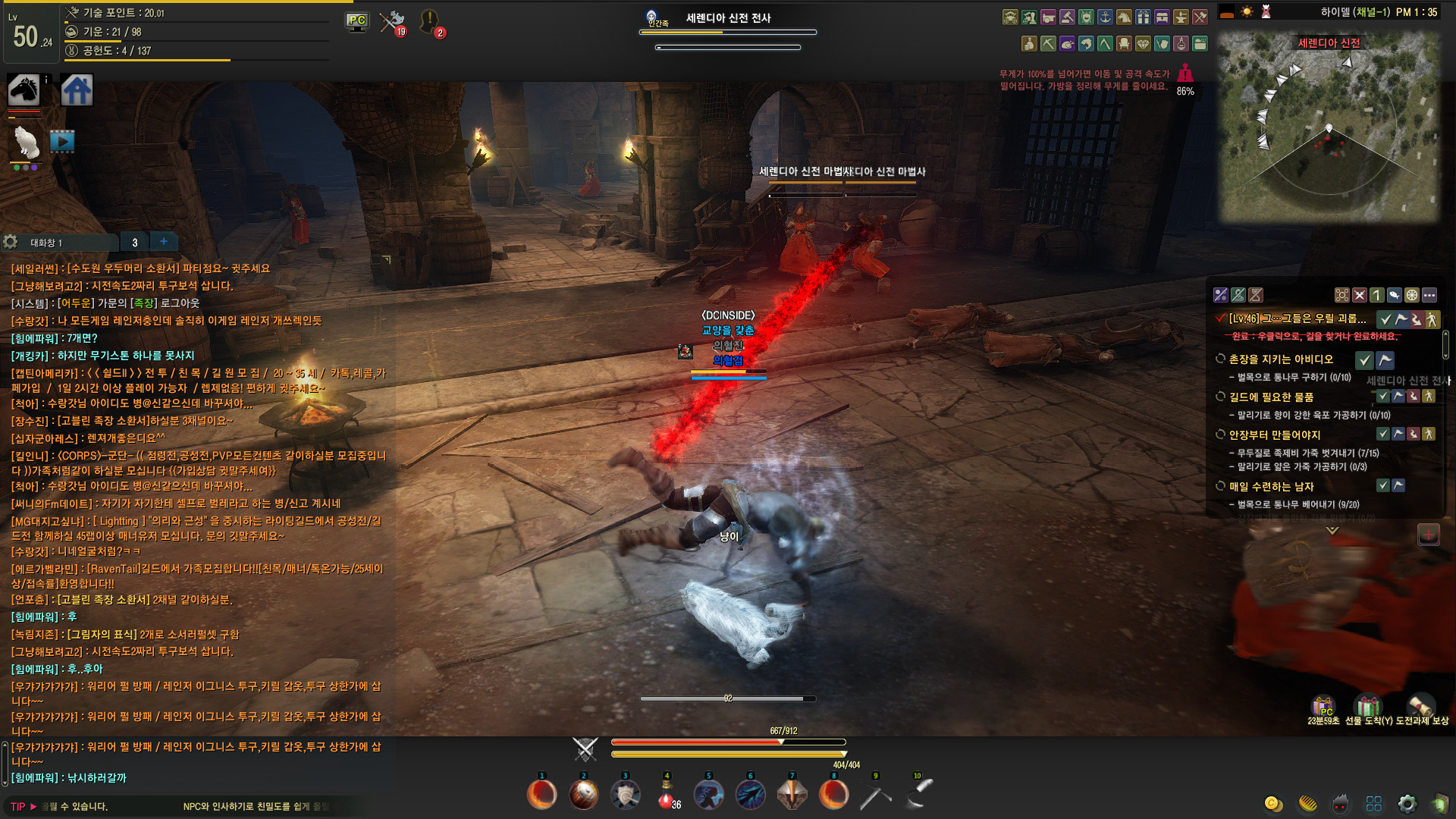Use the hoe tool in slot 10
Image resolution: width=1456 pixels, height=819 pixels.
(x=918, y=795)
